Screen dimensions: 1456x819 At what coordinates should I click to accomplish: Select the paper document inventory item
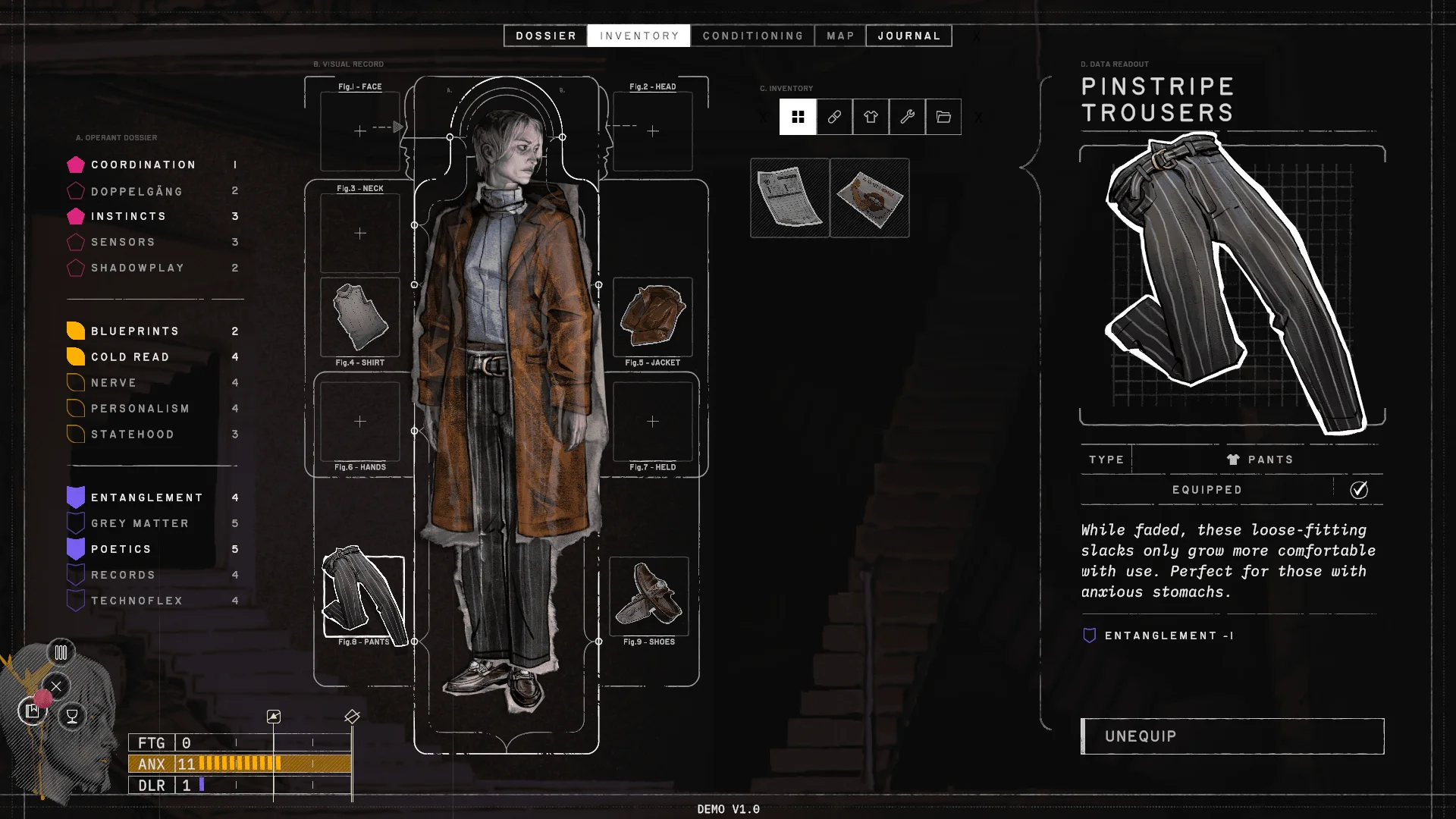tap(789, 198)
